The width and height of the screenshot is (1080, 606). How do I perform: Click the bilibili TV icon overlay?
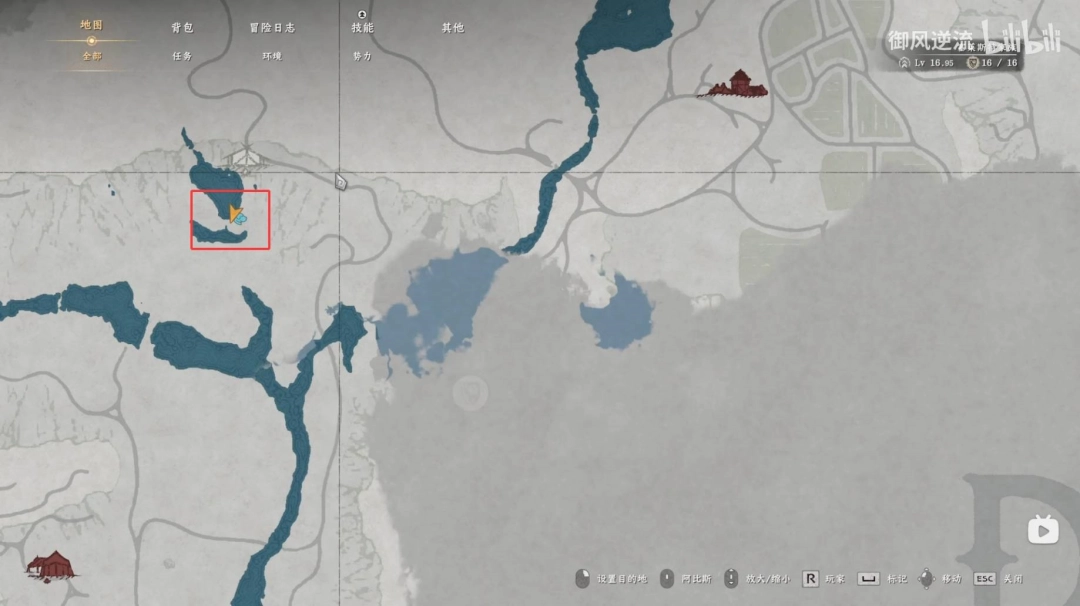point(1043,530)
